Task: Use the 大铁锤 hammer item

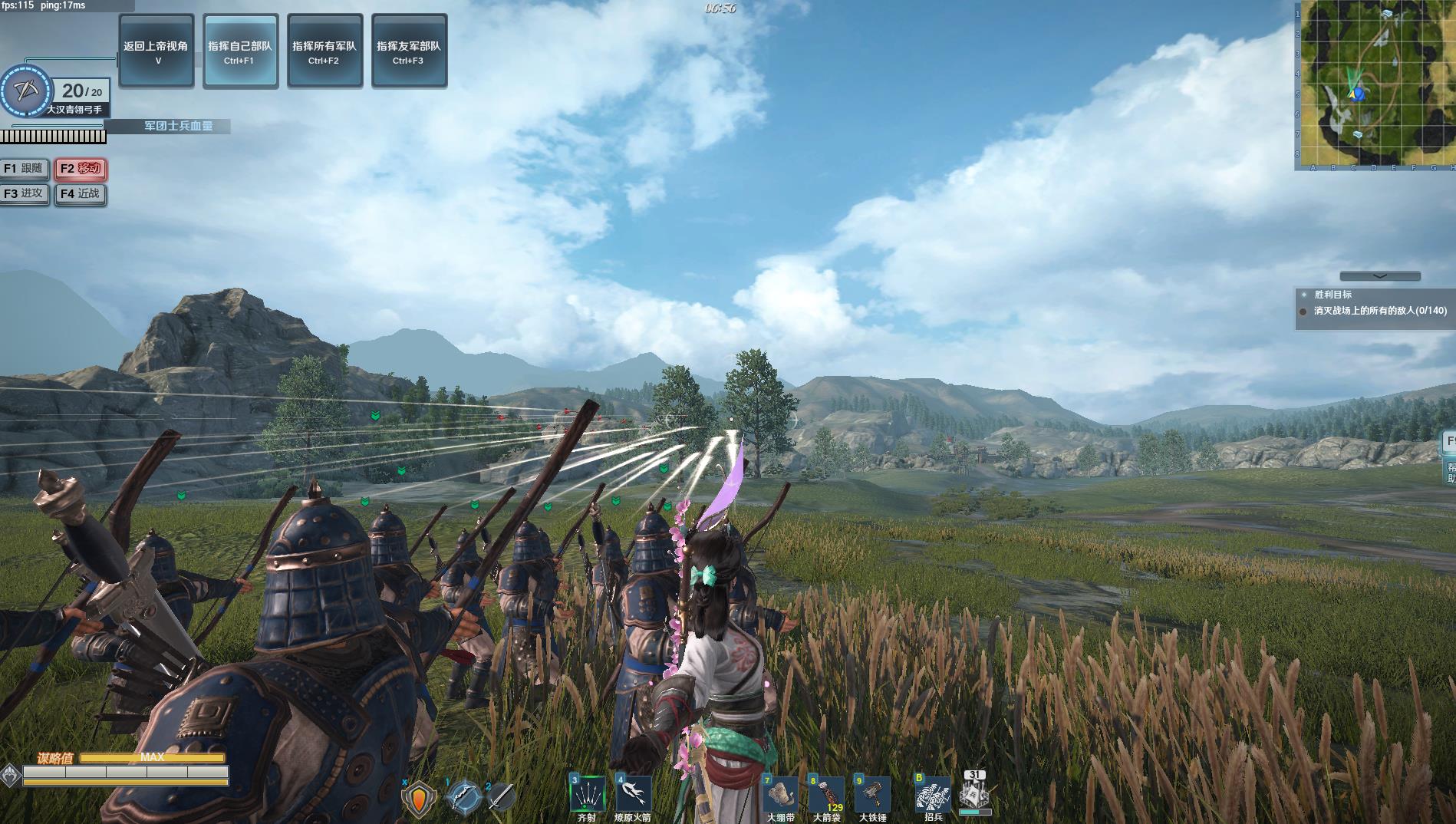Action: [872, 795]
